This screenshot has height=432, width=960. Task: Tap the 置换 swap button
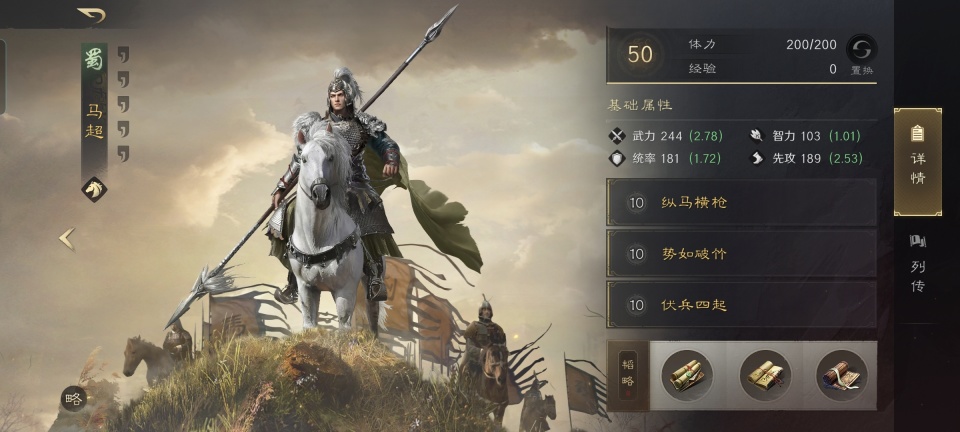(x=861, y=53)
